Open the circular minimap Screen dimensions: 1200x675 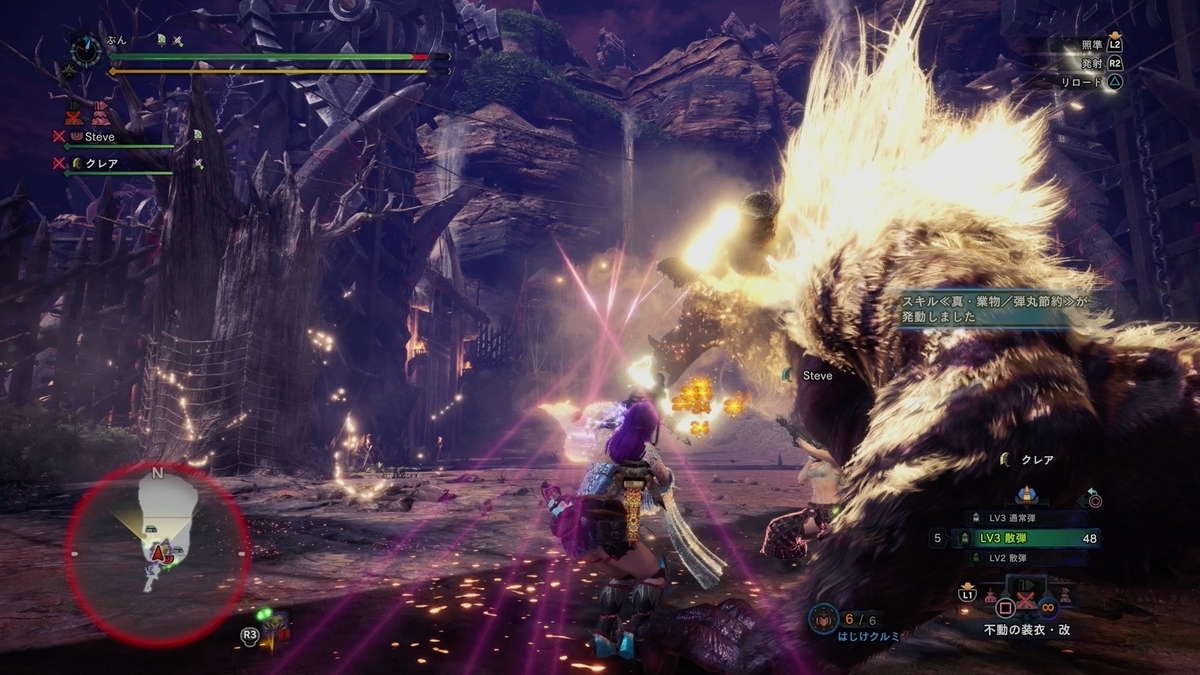tap(157, 552)
